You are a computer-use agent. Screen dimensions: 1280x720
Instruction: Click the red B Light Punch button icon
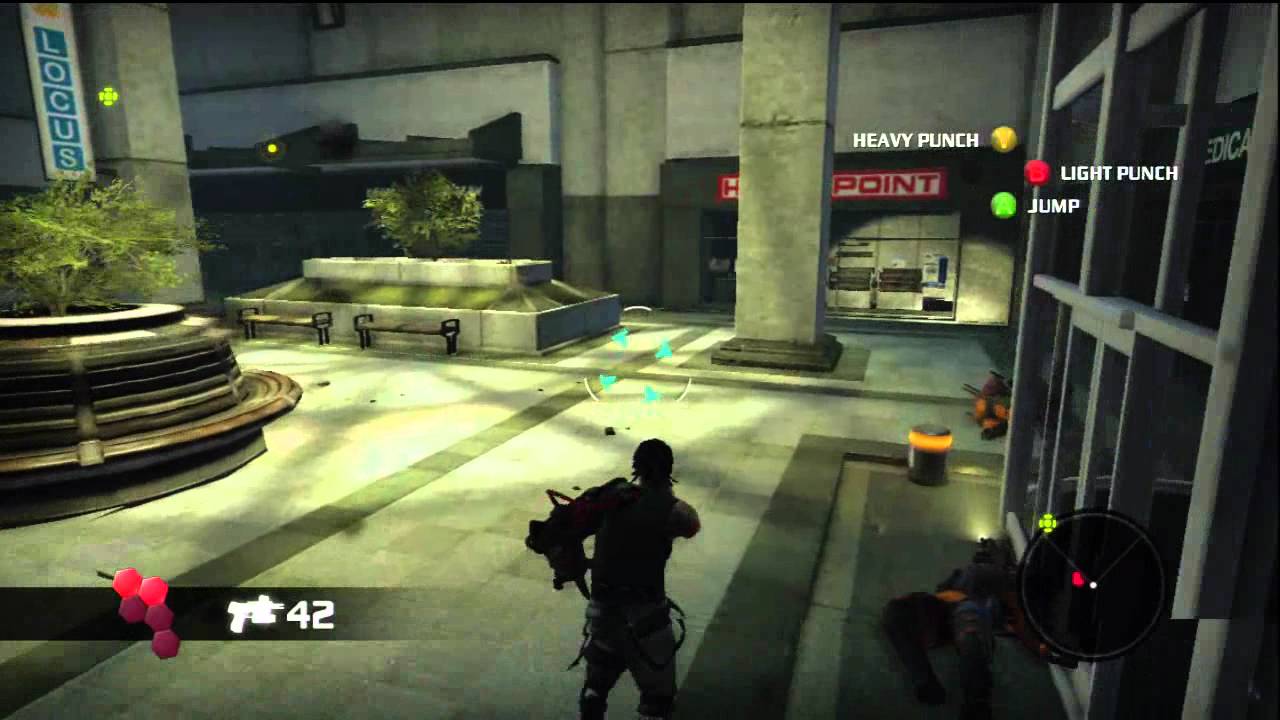(1035, 173)
